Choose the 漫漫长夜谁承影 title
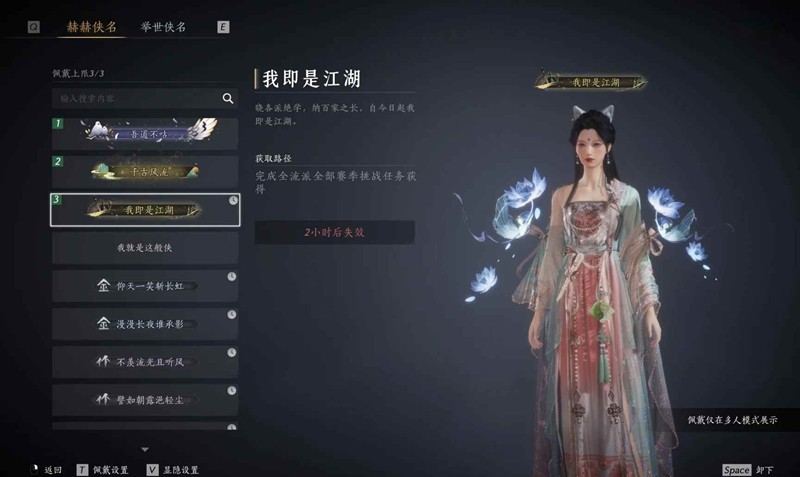This screenshot has height=477, width=800. coord(145,324)
